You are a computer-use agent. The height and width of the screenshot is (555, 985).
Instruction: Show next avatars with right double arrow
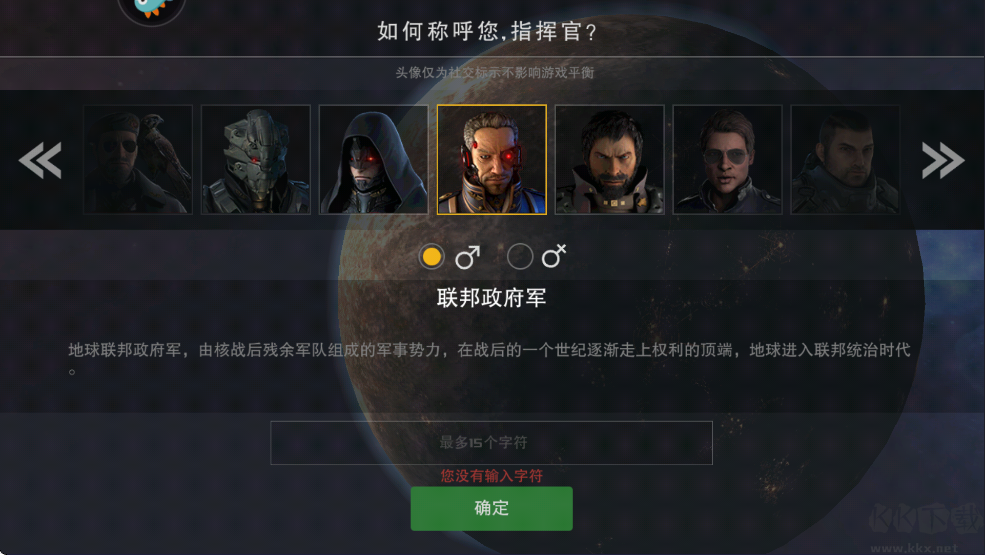942,160
